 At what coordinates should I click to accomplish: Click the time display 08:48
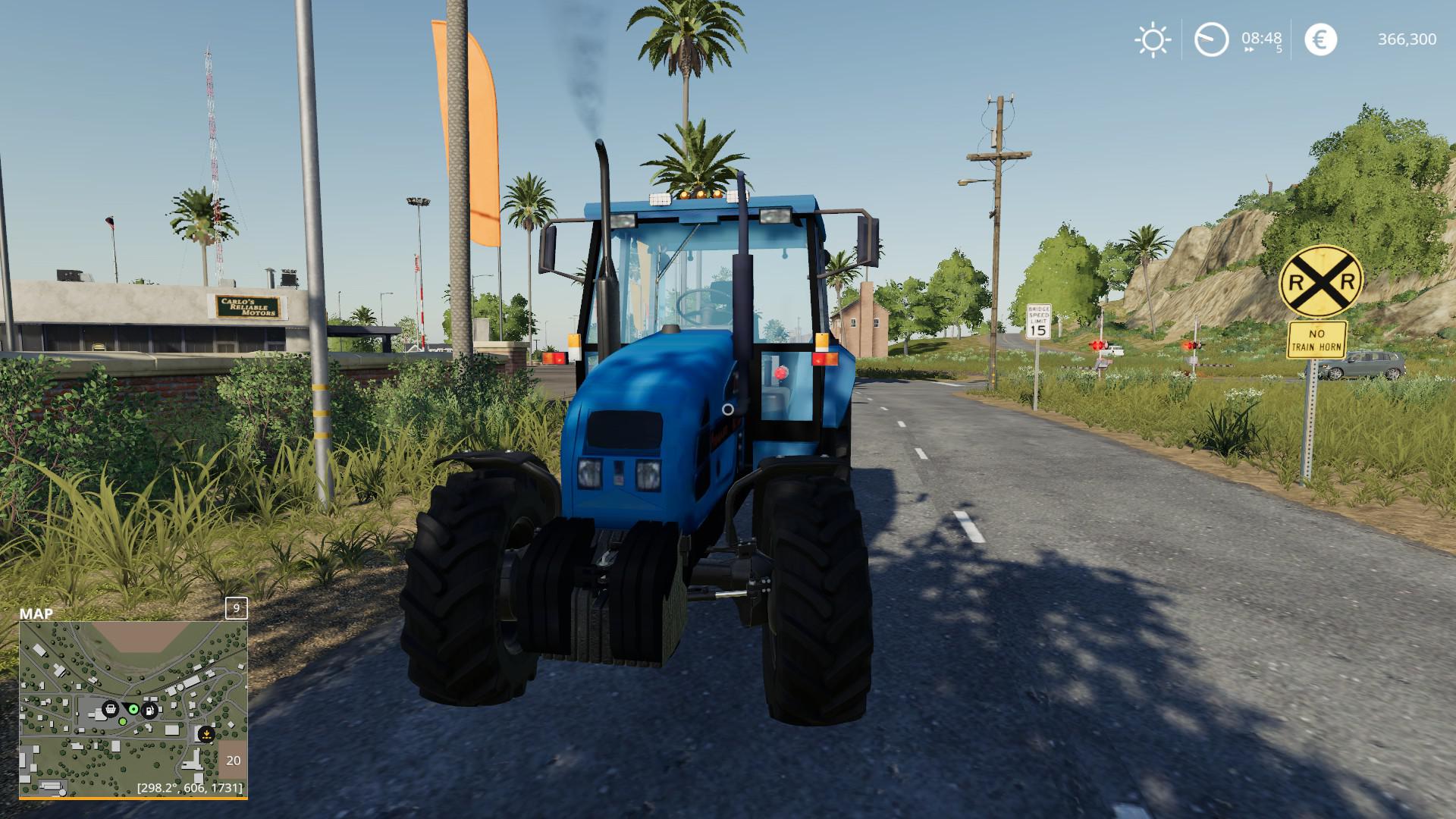click(1260, 38)
